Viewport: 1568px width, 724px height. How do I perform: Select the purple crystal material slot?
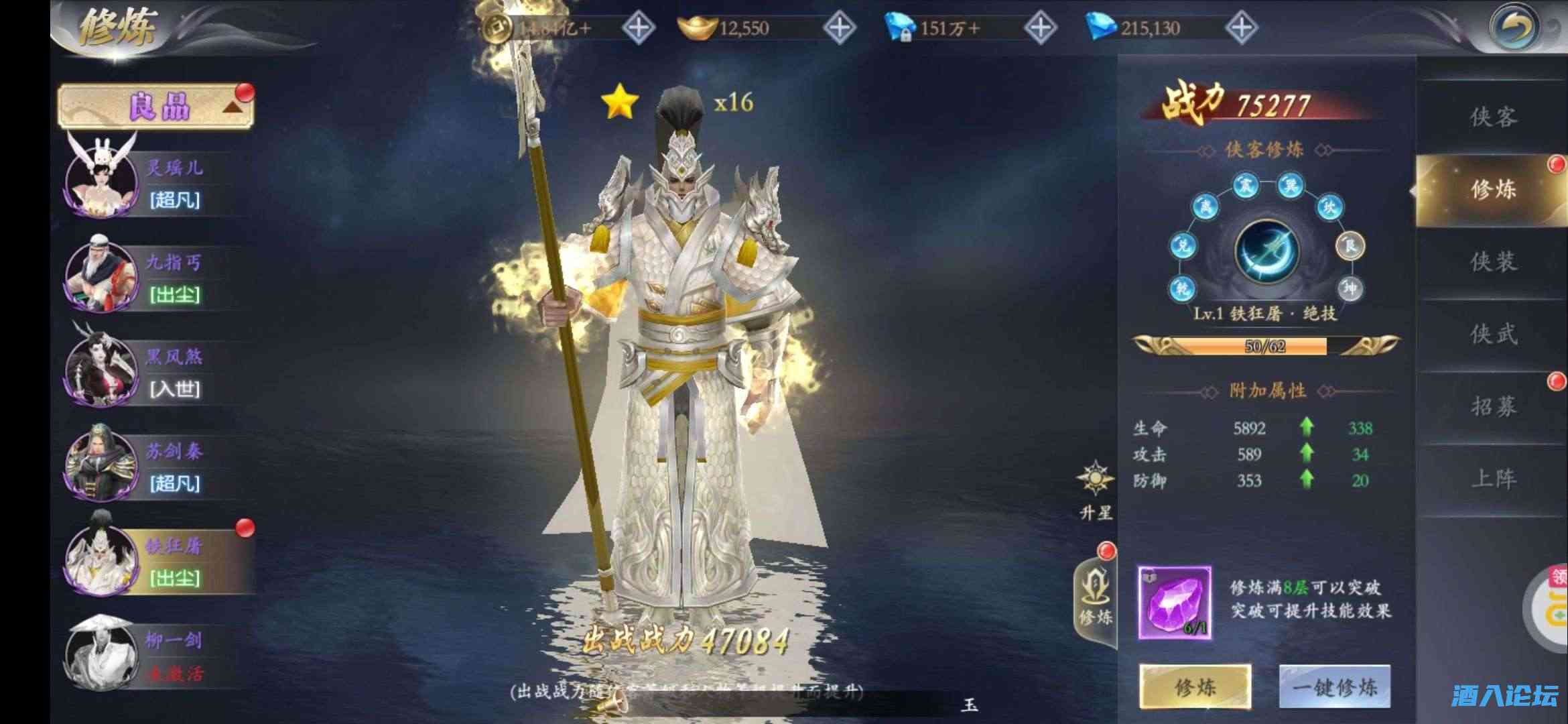tap(1174, 602)
